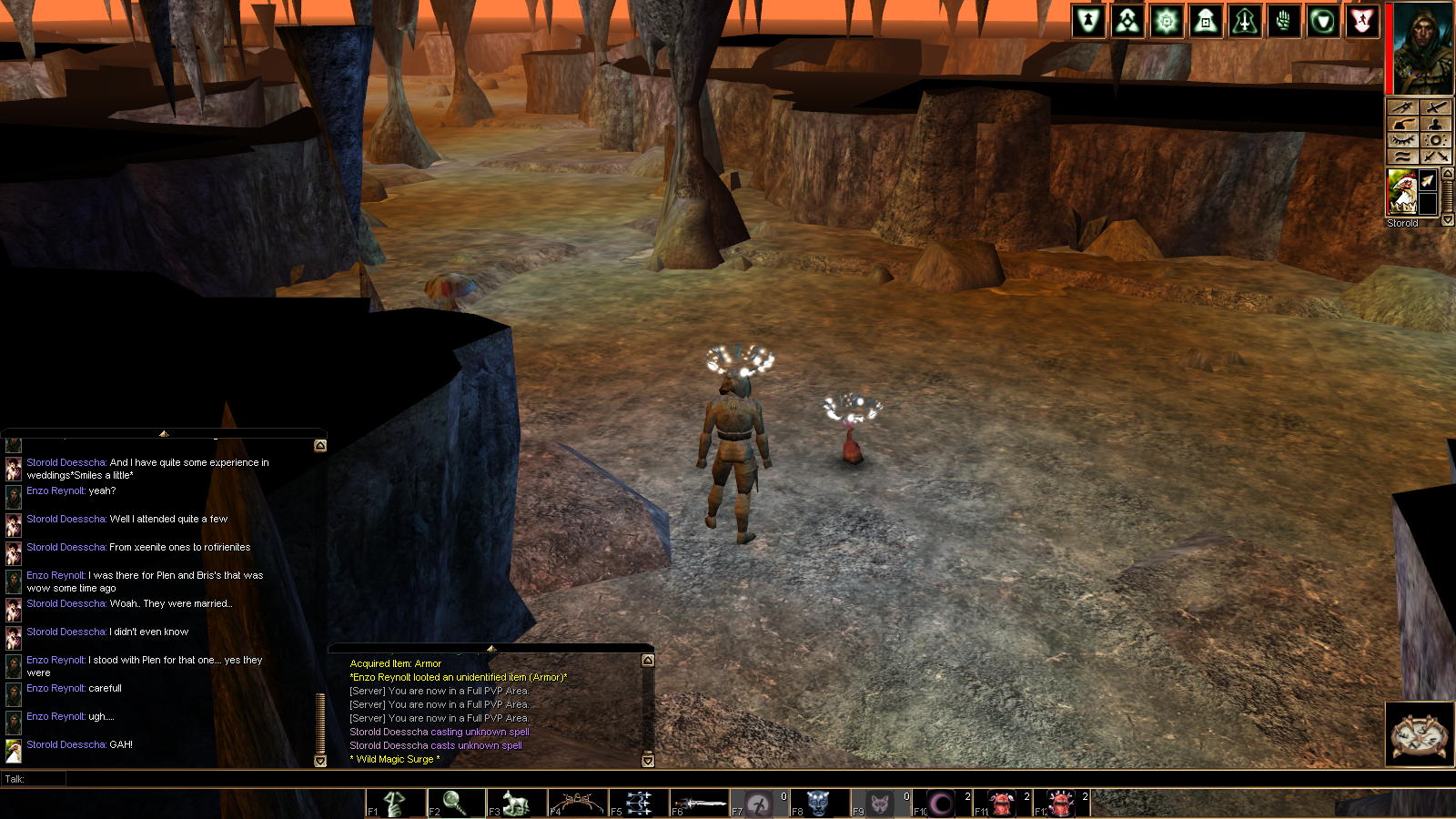Activate the F1 shushing hand quickslot
1456x819 pixels.
(x=396, y=804)
